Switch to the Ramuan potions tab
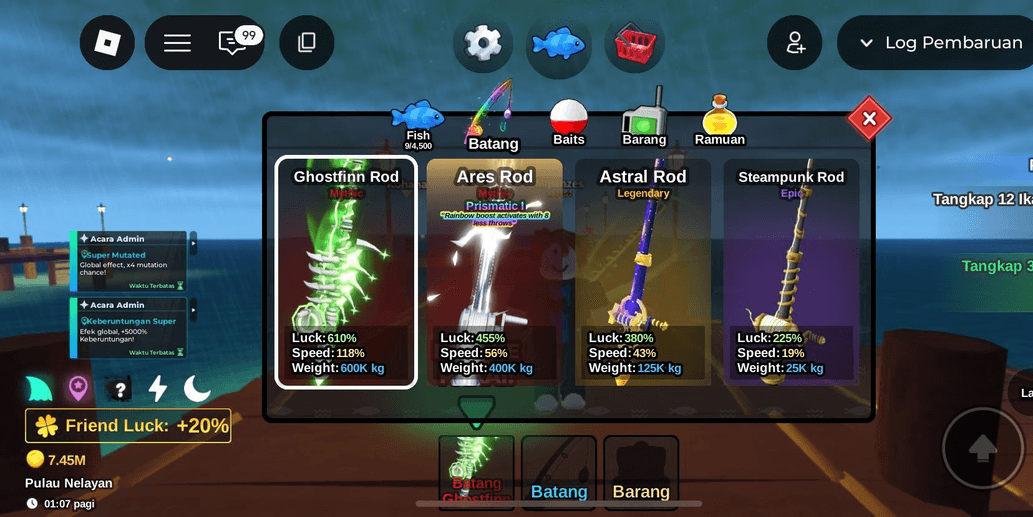 click(720, 124)
